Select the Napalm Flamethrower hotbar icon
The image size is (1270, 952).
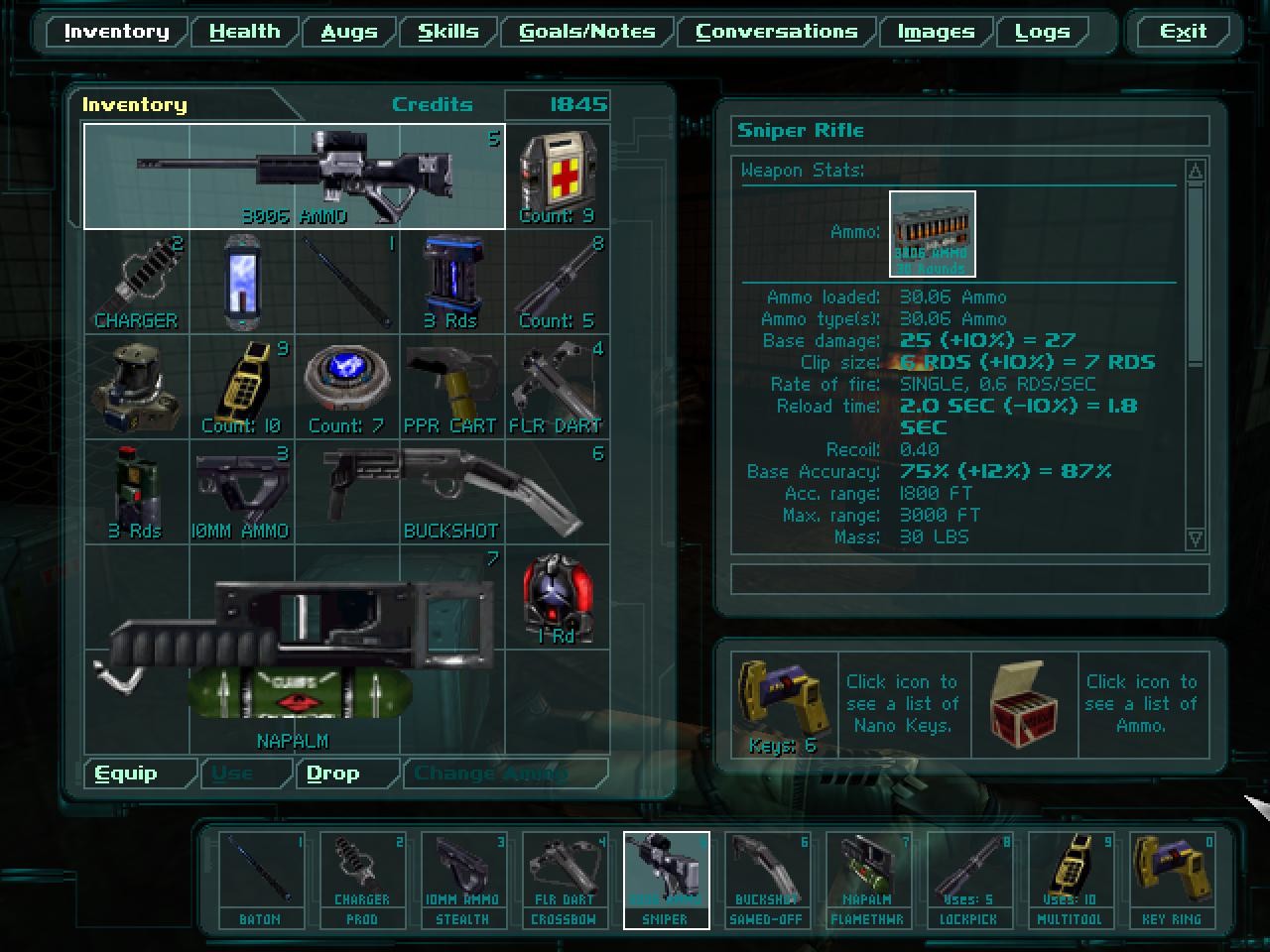pos(868,878)
